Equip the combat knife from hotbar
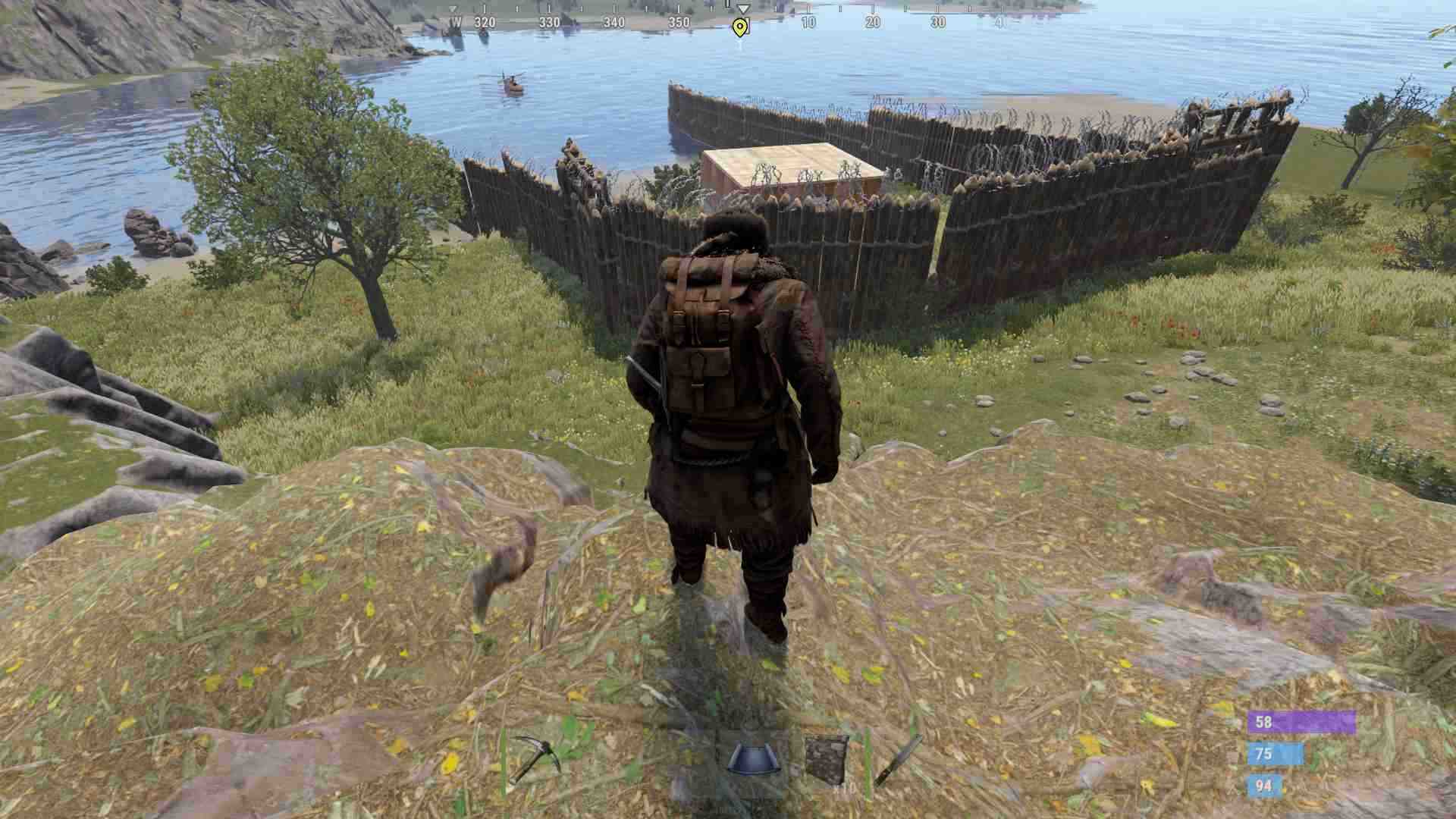The image size is (1456, 819). pyautogui.click(x=897, y=760)
